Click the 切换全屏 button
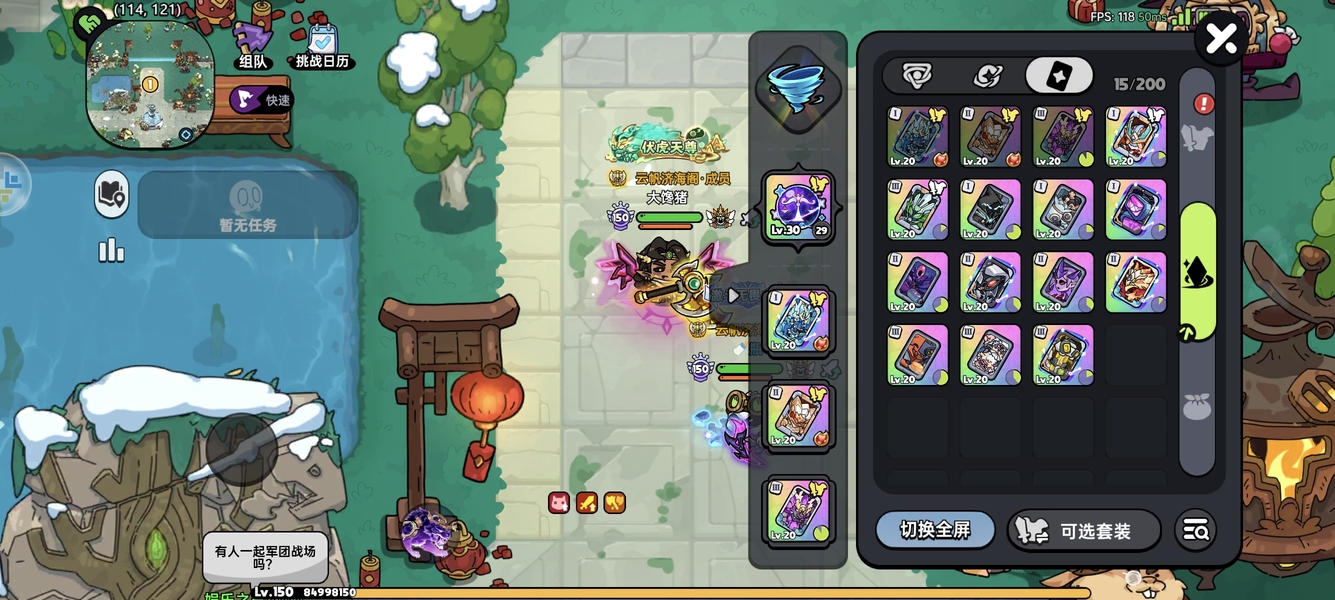This screenshot has width=1335, height=600. click(935, 530)
